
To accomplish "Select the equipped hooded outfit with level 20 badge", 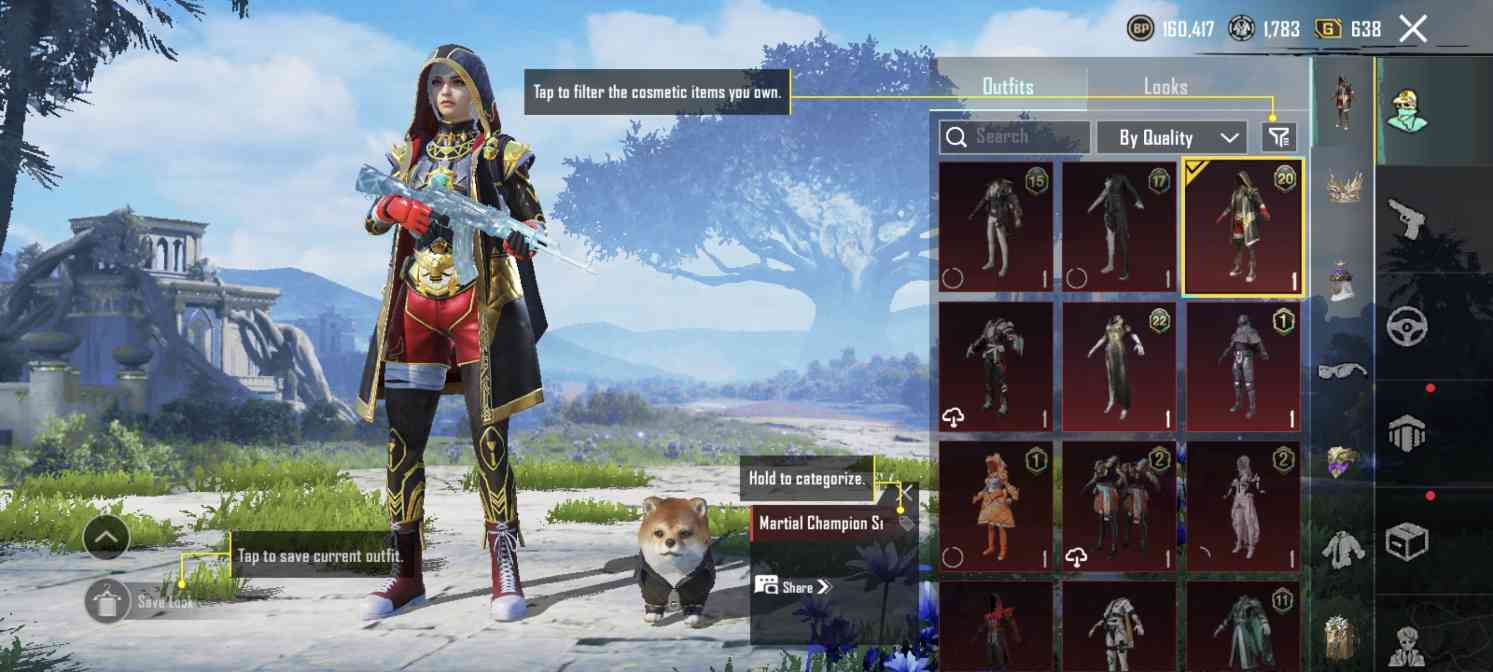I will 1243,227.
